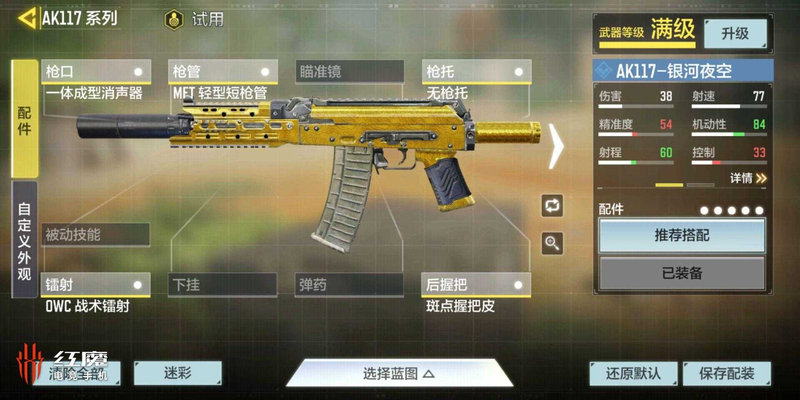
Task: Show weapon stat 详情 details
Action: point(747,178)
